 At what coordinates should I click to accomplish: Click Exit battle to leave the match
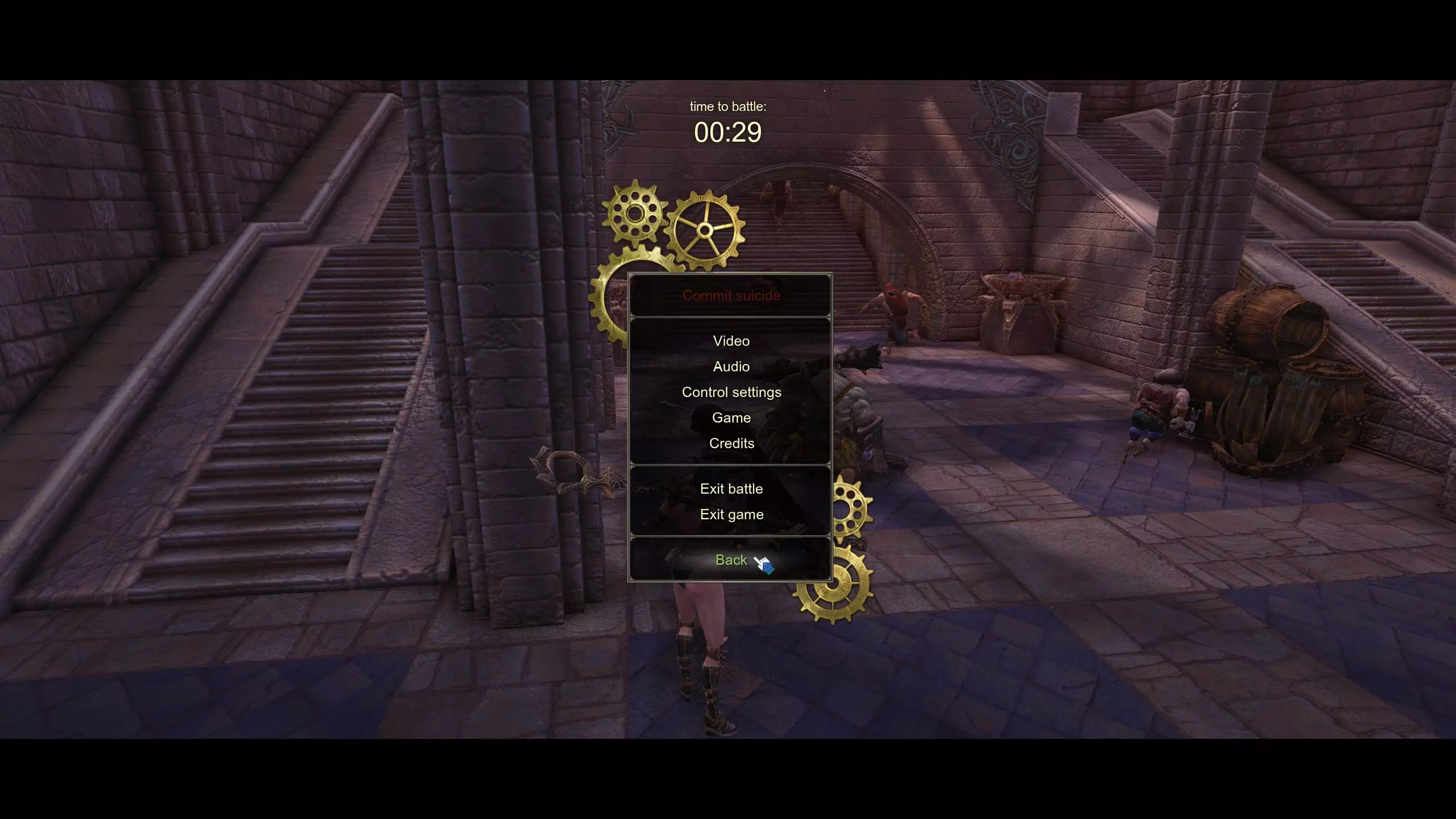point(731,489)
